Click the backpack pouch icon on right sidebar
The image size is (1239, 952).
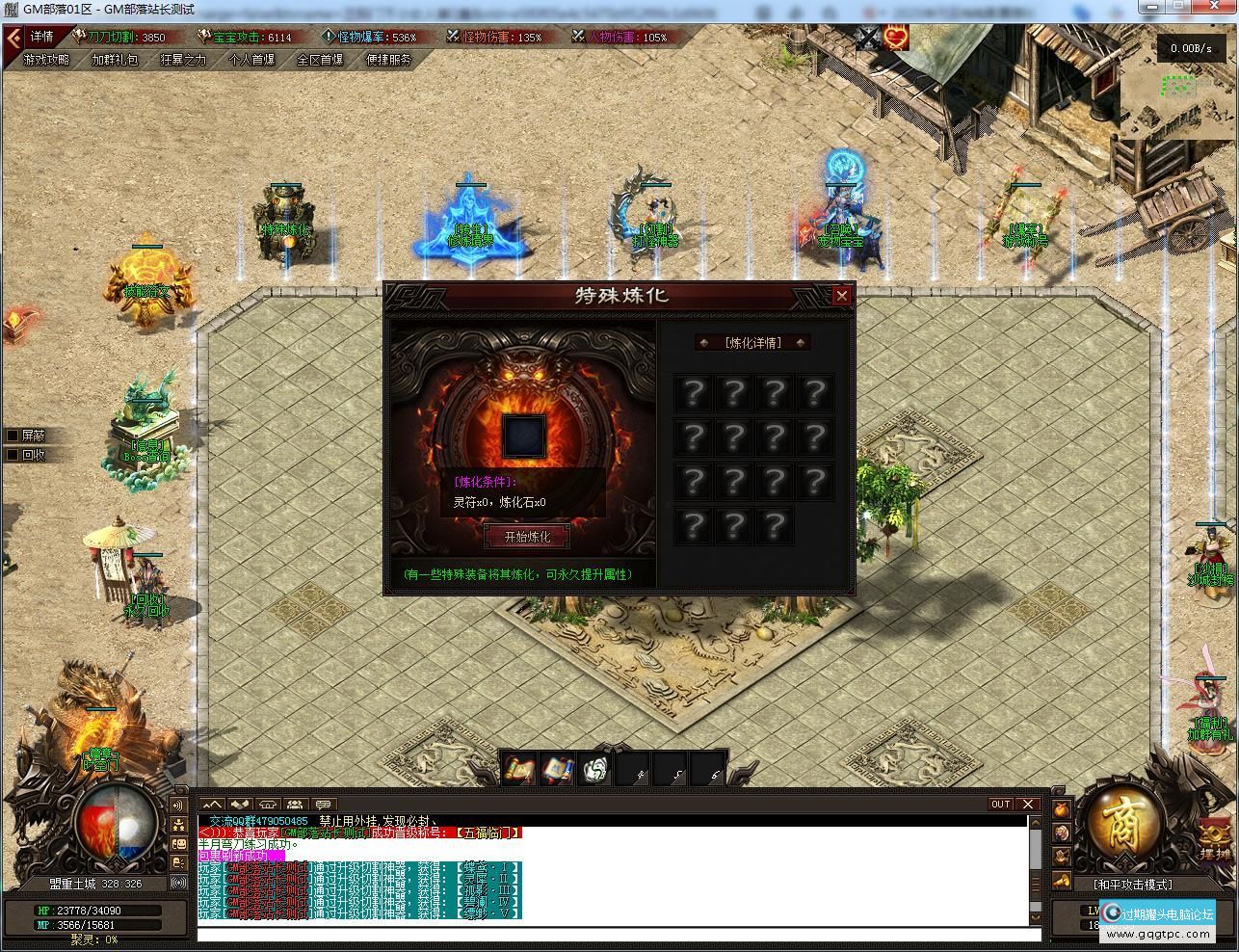(1062, 809)
